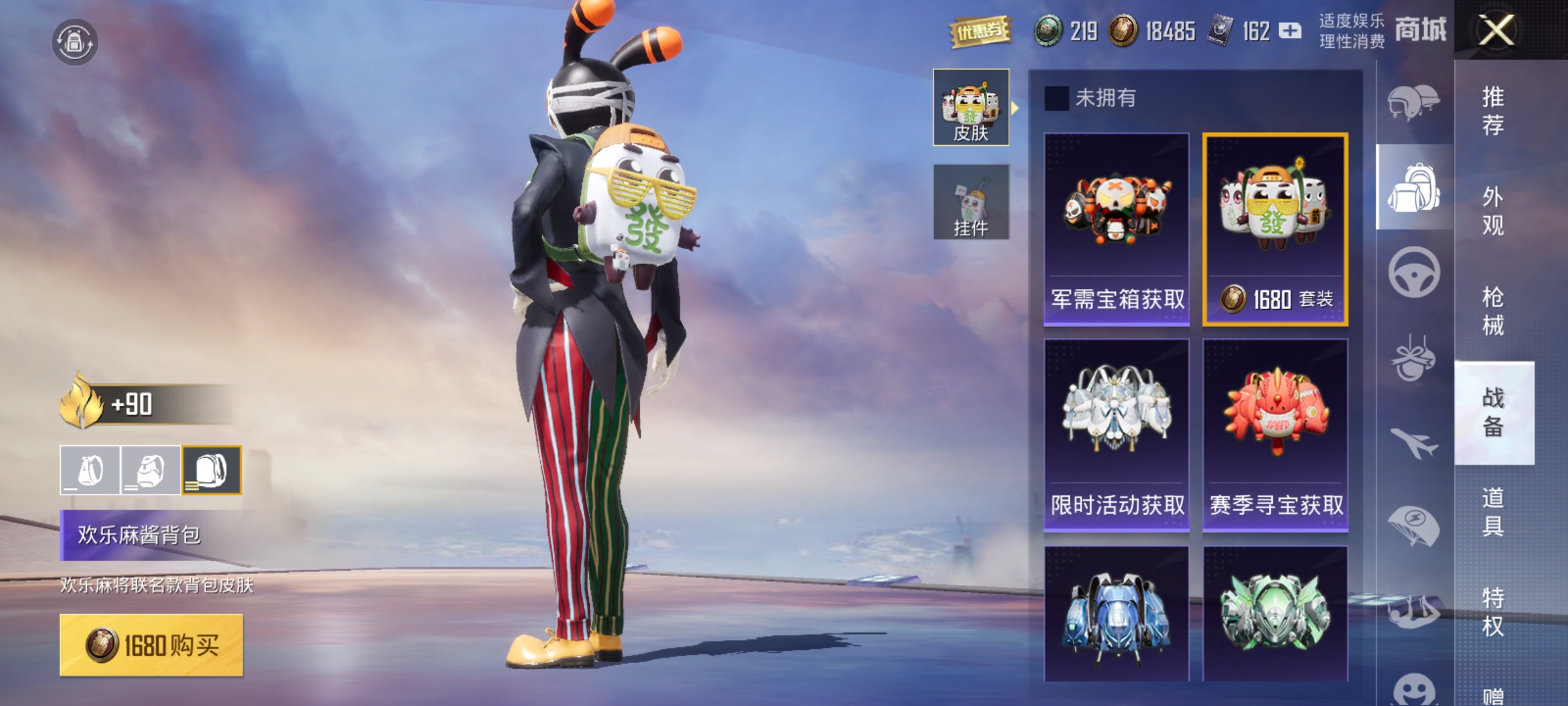This screenshot has width=1568, height=706.
Task: Open the 特权 shop tab
Action: pos(1493,612)
